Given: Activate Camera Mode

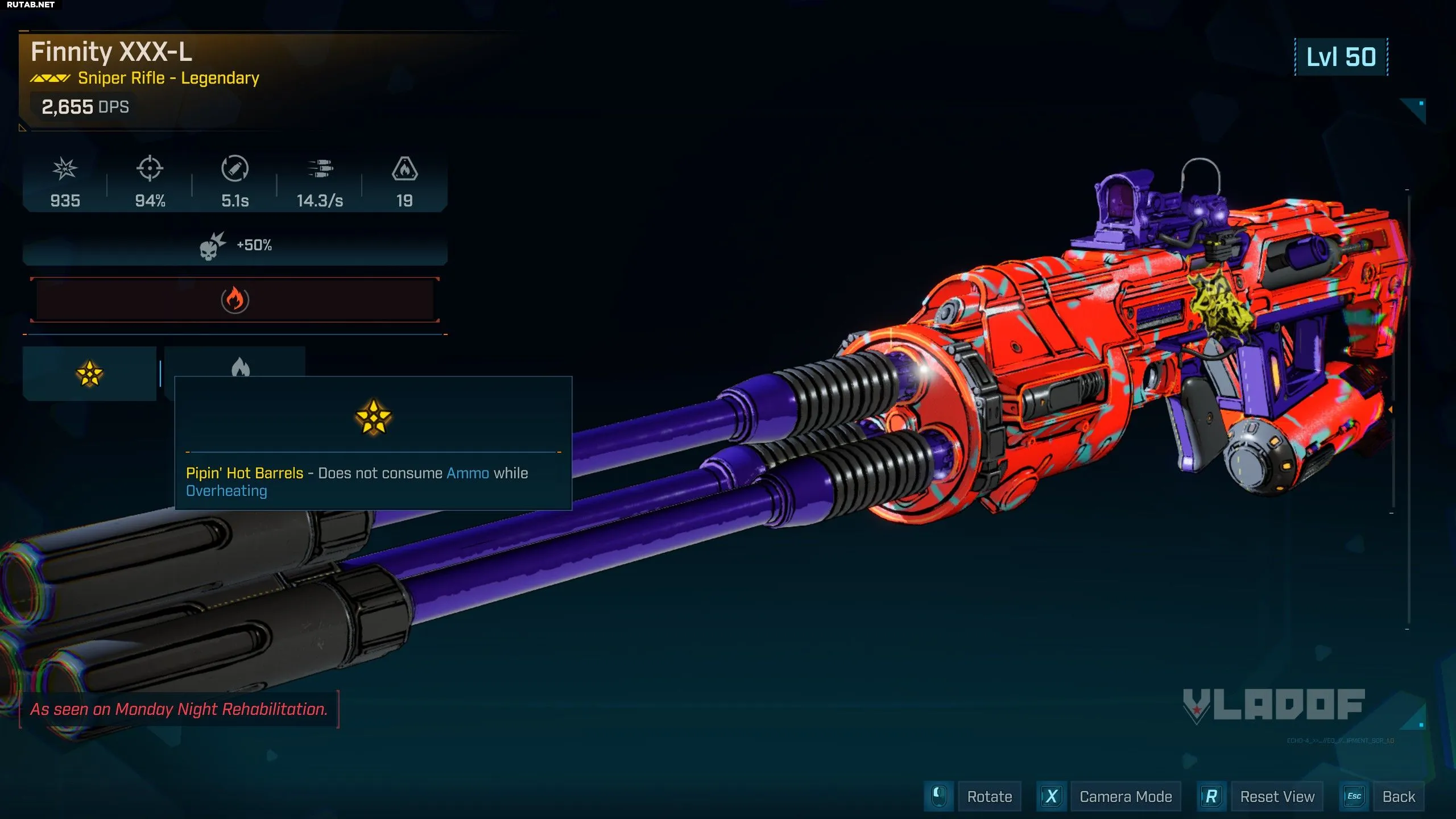Looking at the screenshot, I should (1125, 796).
